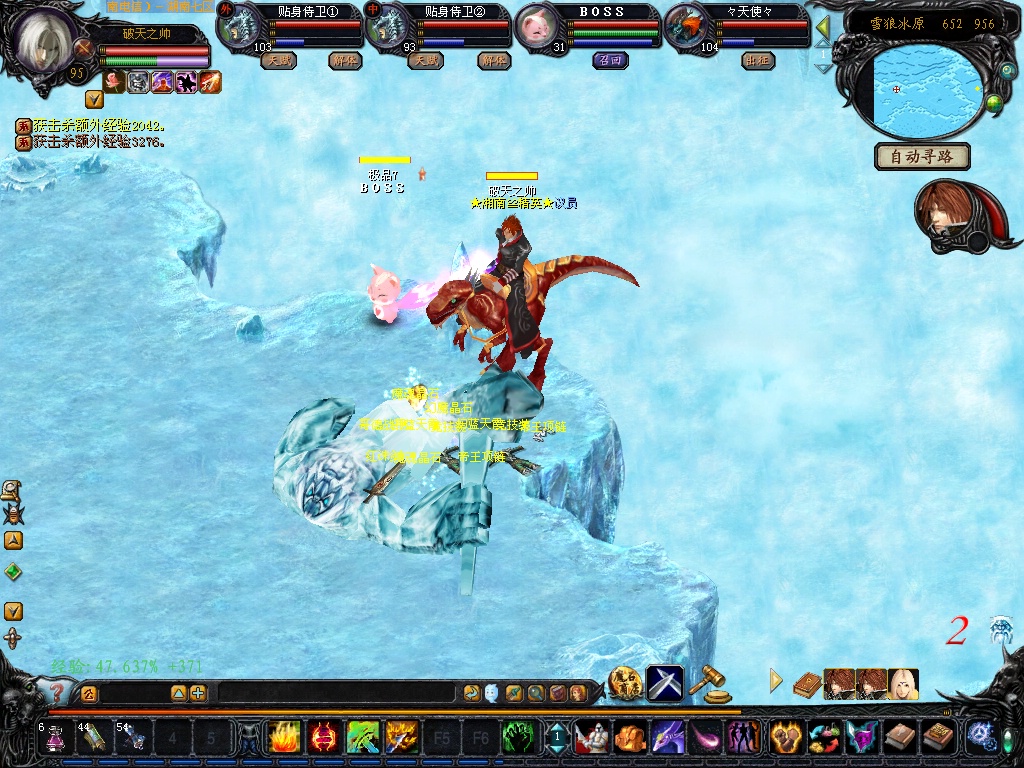Use the red potion in hotbar slot one
The height and width of the screenshot is (768, 1024).
(x=55, y=738)
